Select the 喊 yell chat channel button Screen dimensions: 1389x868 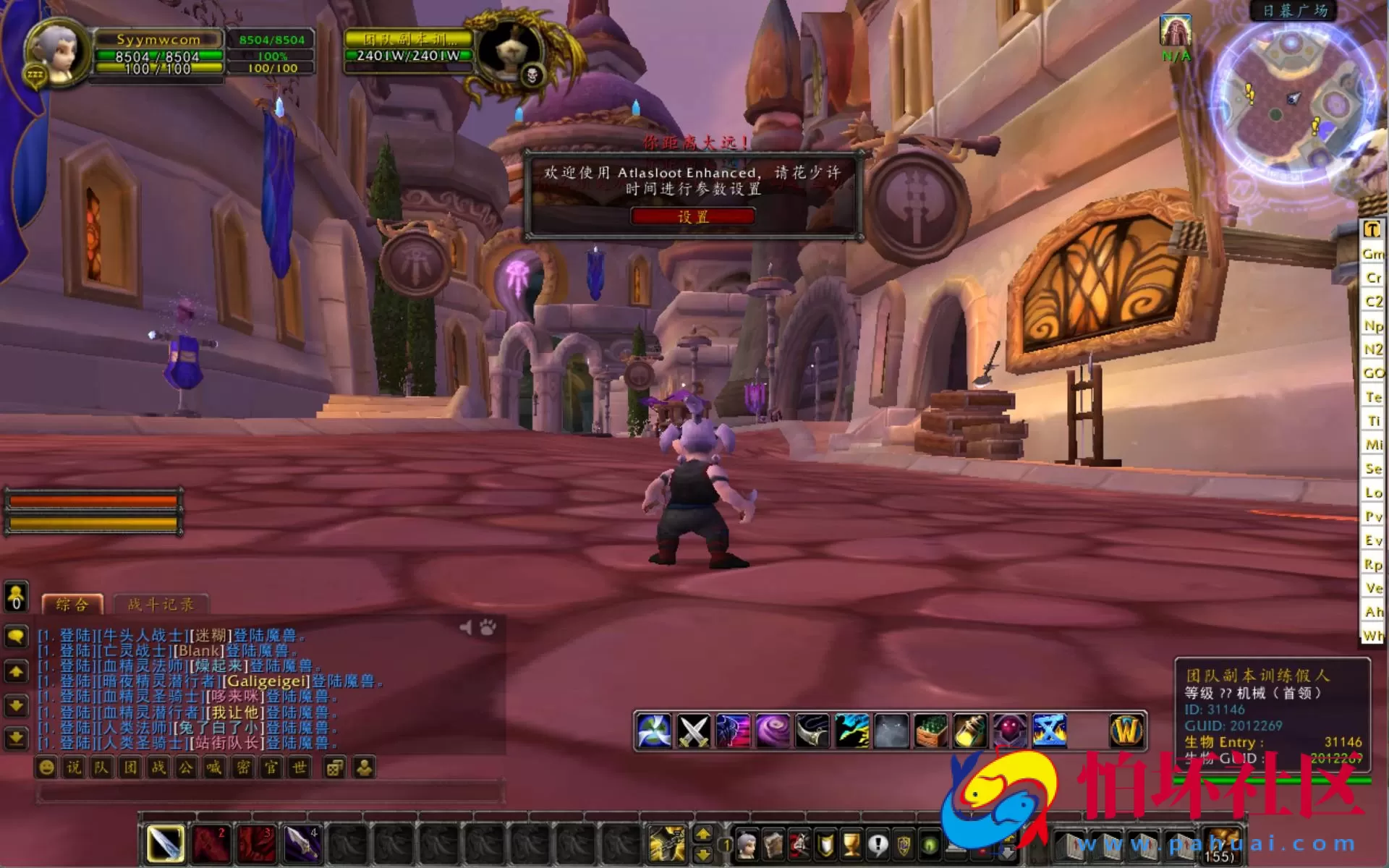point(214,767)
